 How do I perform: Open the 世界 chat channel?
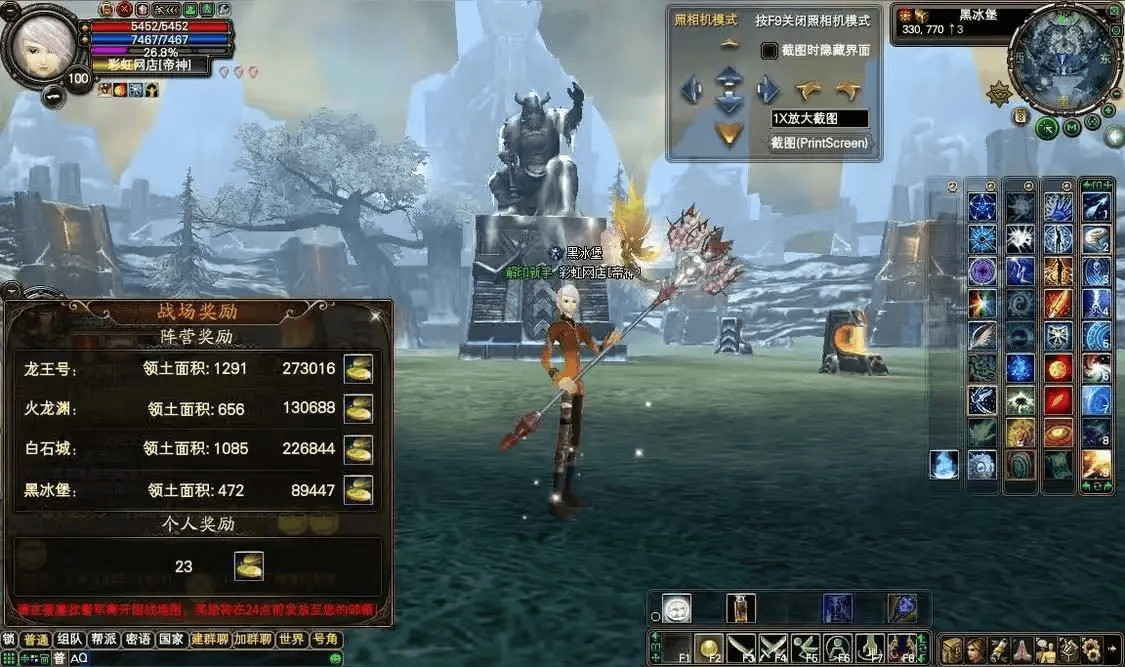coord(292,640)
